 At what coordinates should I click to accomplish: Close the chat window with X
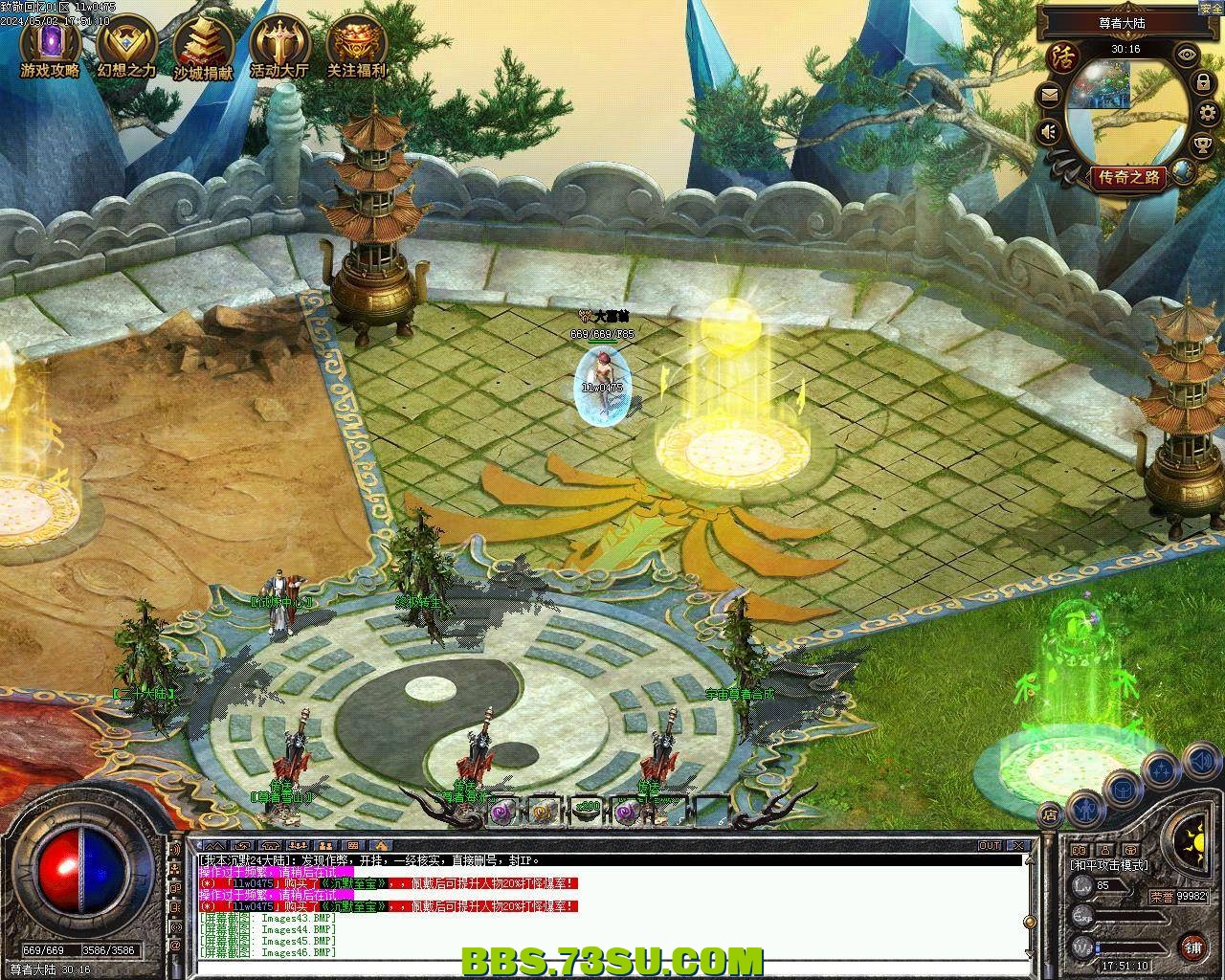[1020, 846]
